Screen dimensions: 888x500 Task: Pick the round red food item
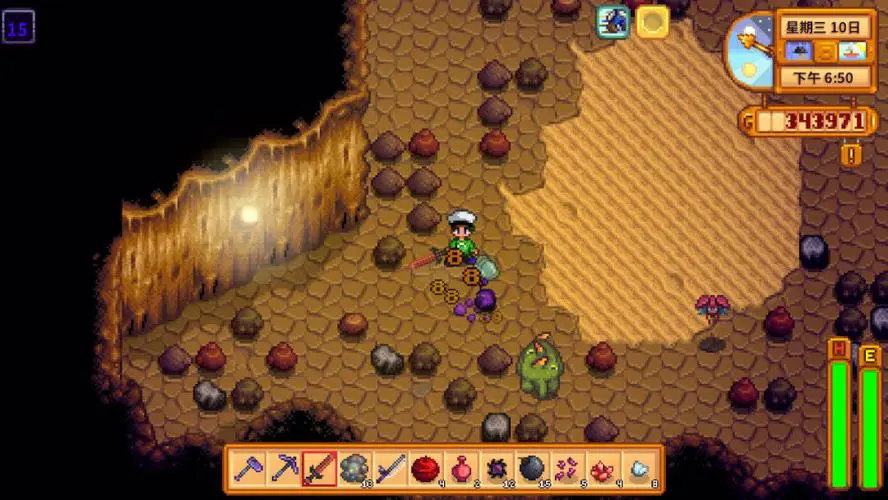[x=426, y=468]
